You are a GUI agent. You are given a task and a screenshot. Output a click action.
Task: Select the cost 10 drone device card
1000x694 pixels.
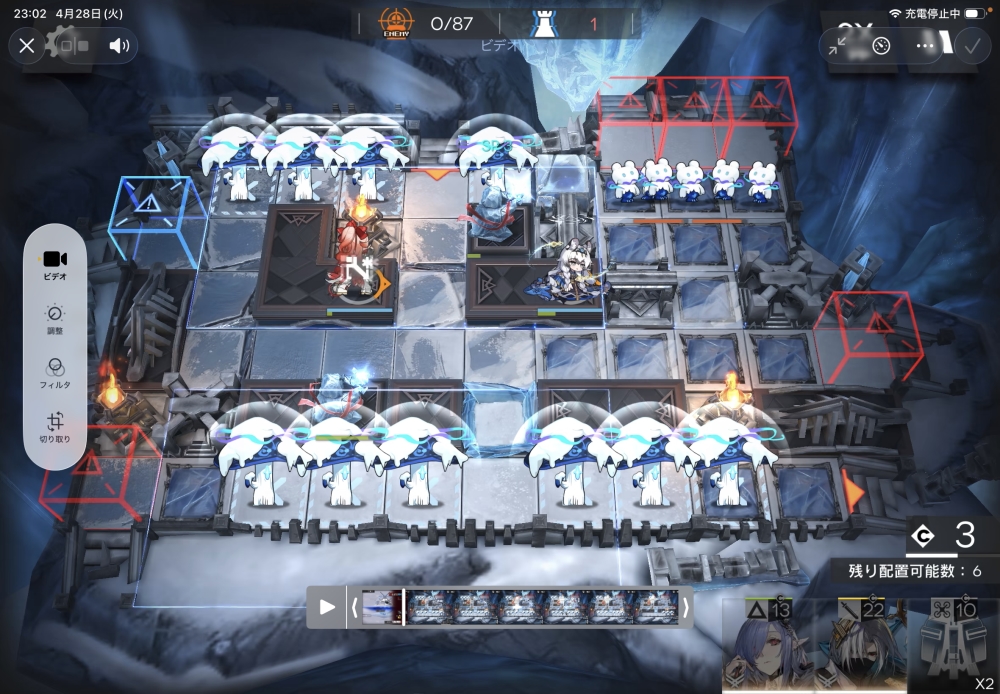coord(956,645)
